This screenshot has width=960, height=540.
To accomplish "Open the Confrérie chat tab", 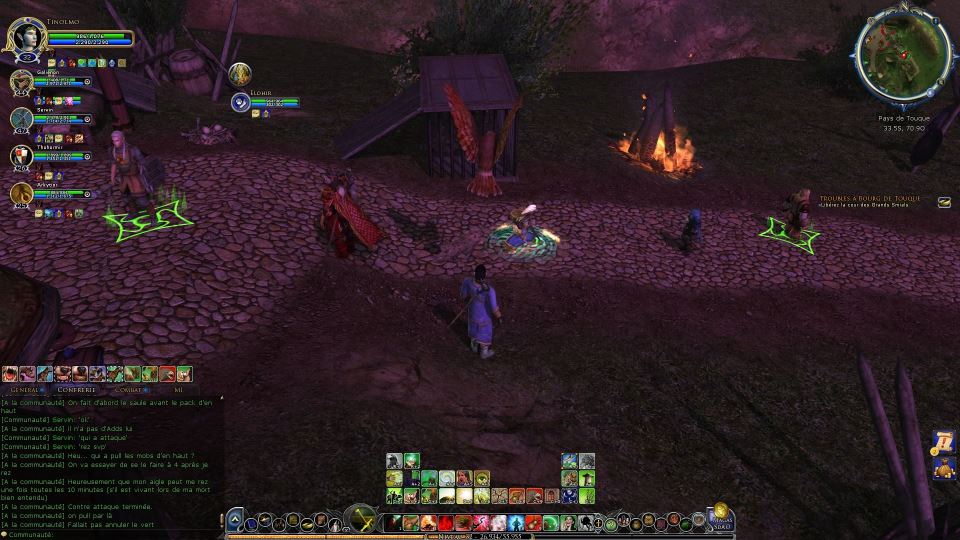I will click(x=76, y=389).
